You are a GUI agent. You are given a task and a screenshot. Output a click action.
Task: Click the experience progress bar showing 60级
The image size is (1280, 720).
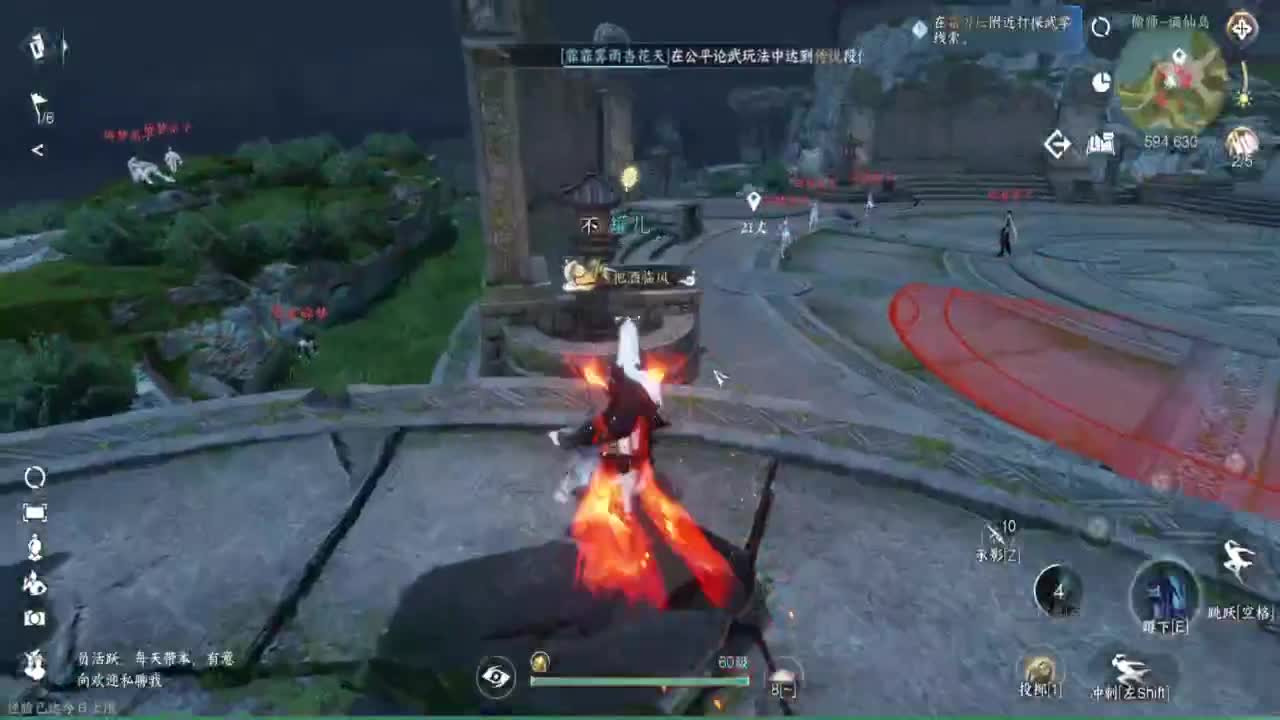coord(640,681)
